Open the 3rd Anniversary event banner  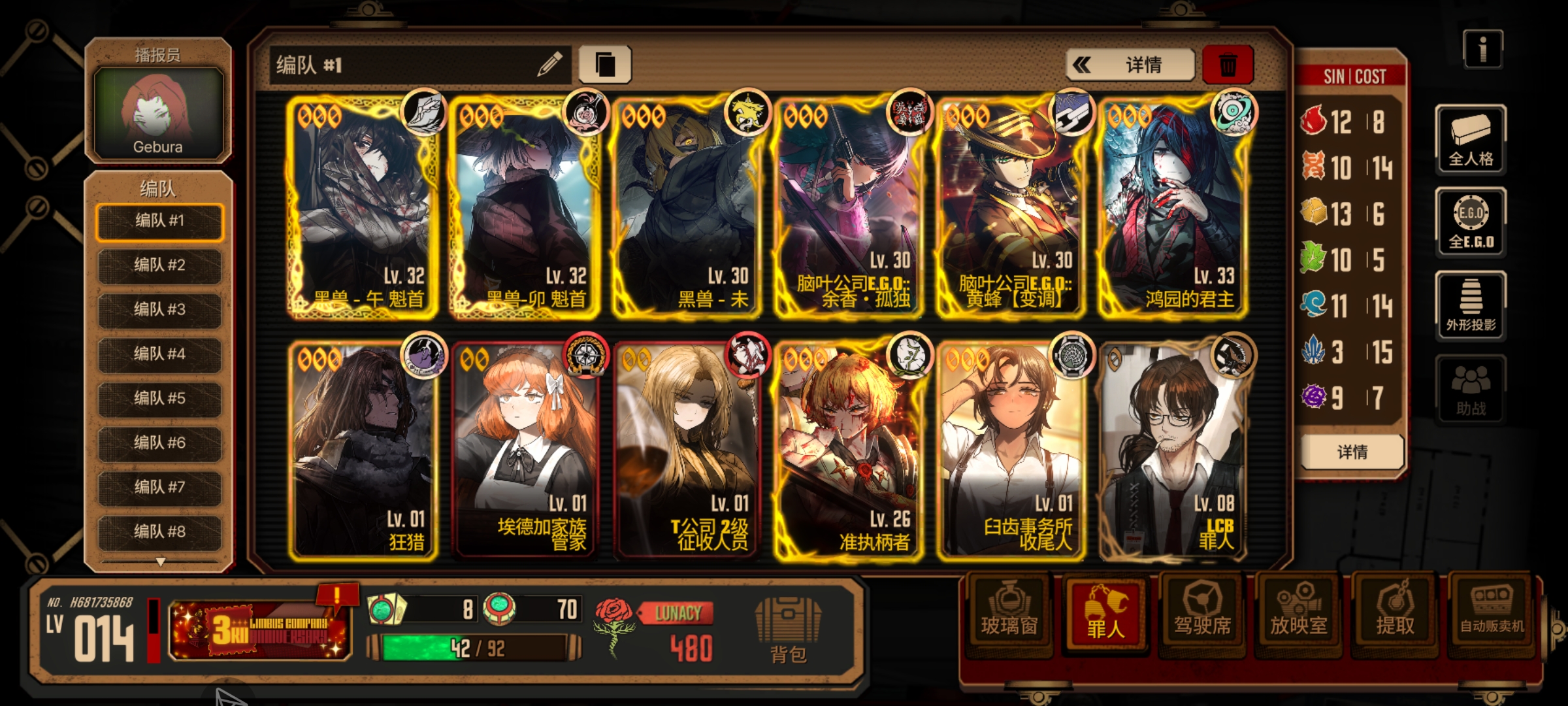click(x=260, y=630)
